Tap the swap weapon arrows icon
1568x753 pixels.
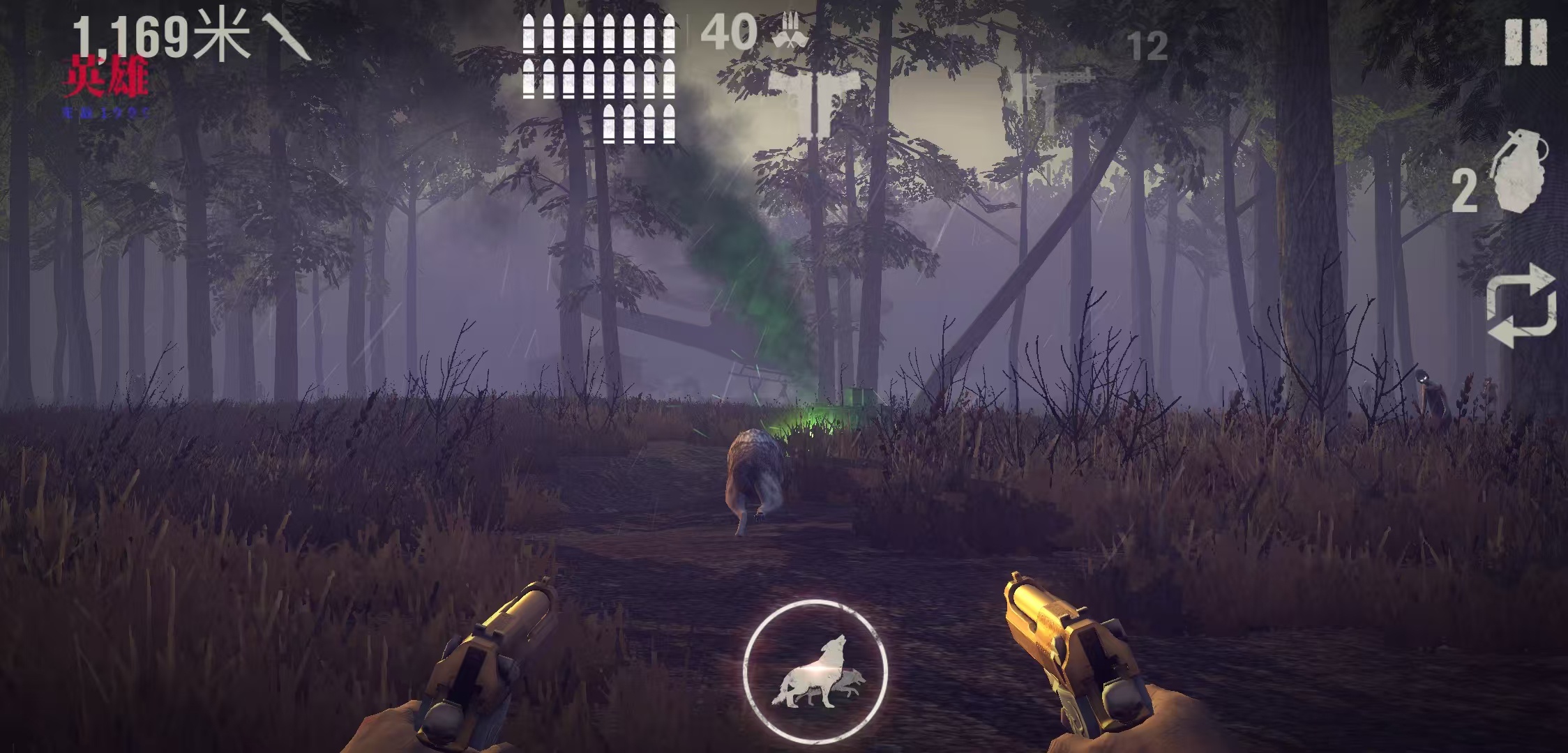[1521, 305]
